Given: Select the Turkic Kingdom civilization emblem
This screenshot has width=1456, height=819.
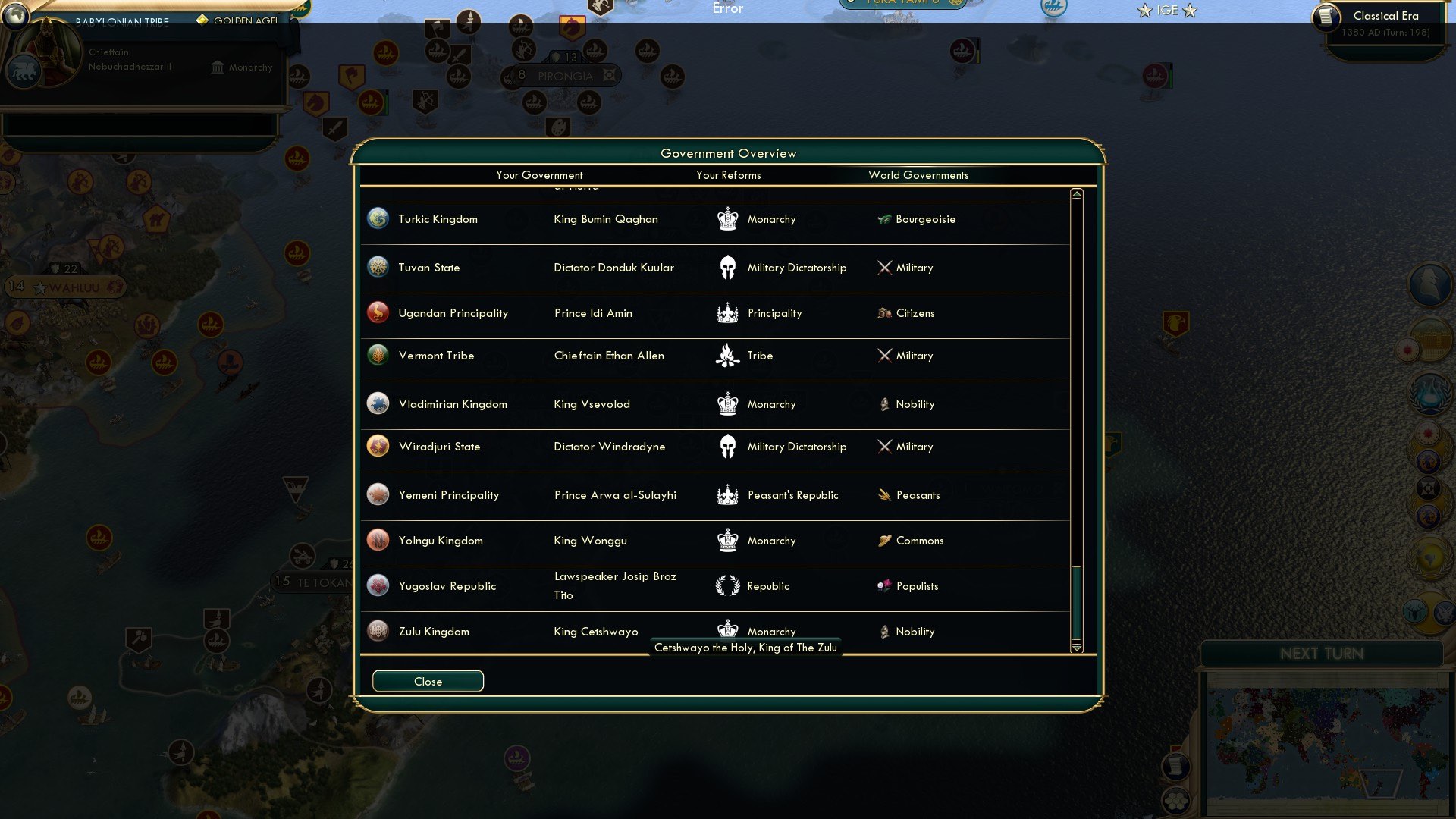Looking at the screenshot, I should click(378, 218).
